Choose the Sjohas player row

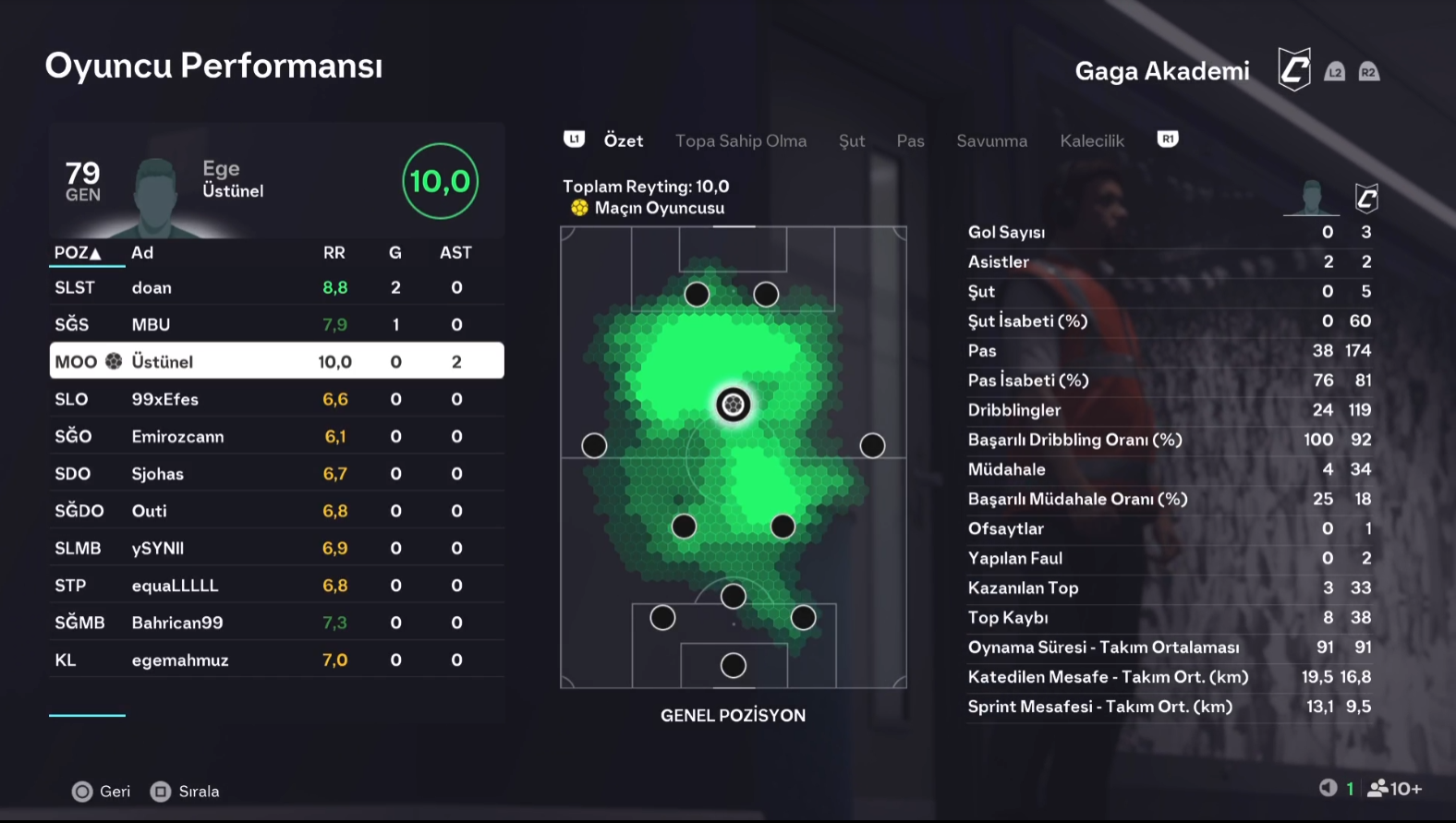click(276, 474)
